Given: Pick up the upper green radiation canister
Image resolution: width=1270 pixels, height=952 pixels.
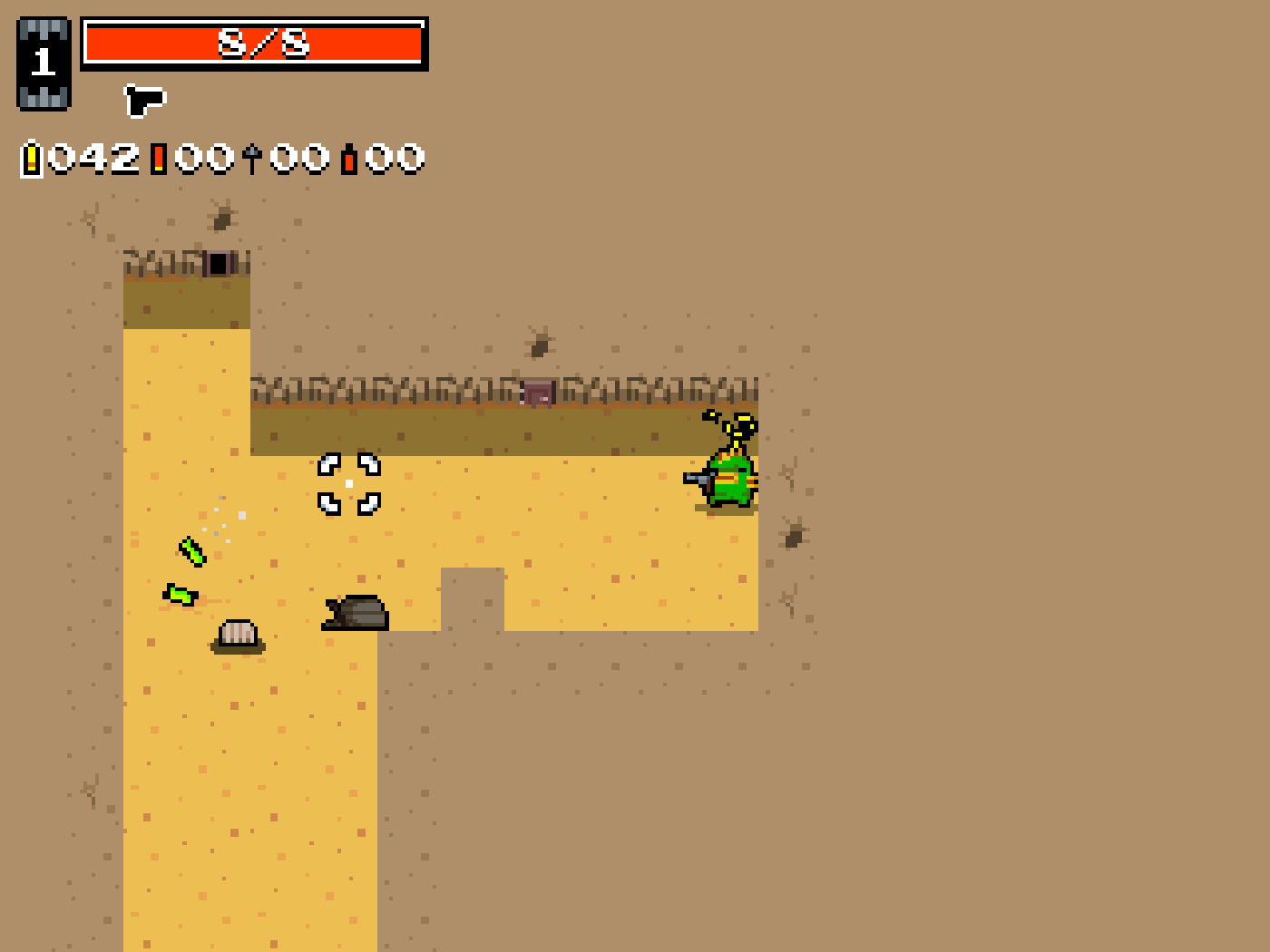Looking at the screenshot, I should [192, 552].
